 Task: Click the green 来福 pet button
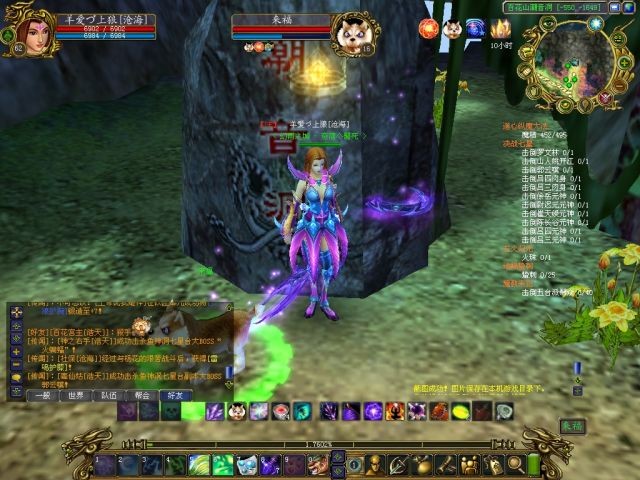[571, 424]
